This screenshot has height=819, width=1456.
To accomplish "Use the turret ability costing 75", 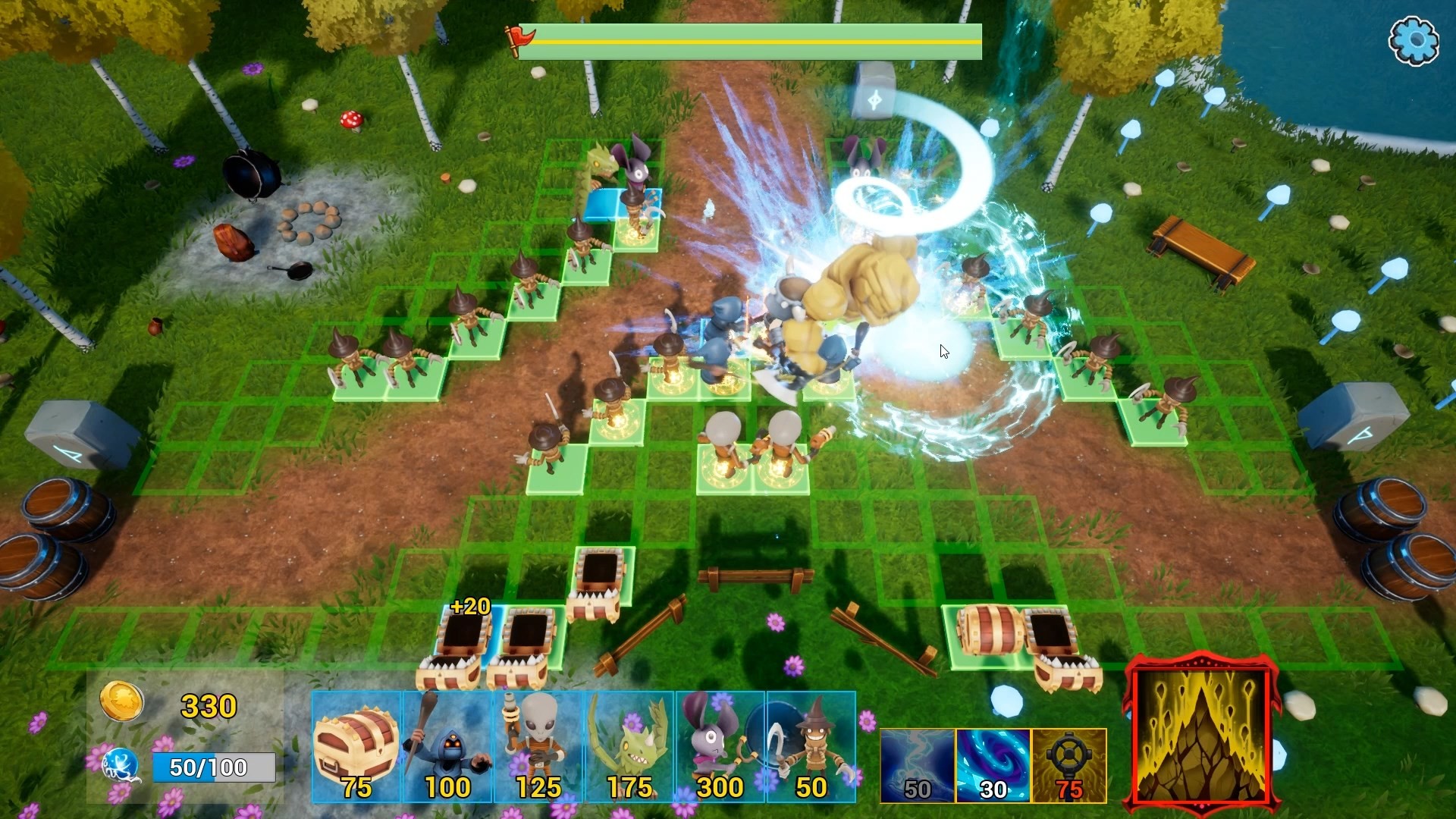I will point(1066,758).
